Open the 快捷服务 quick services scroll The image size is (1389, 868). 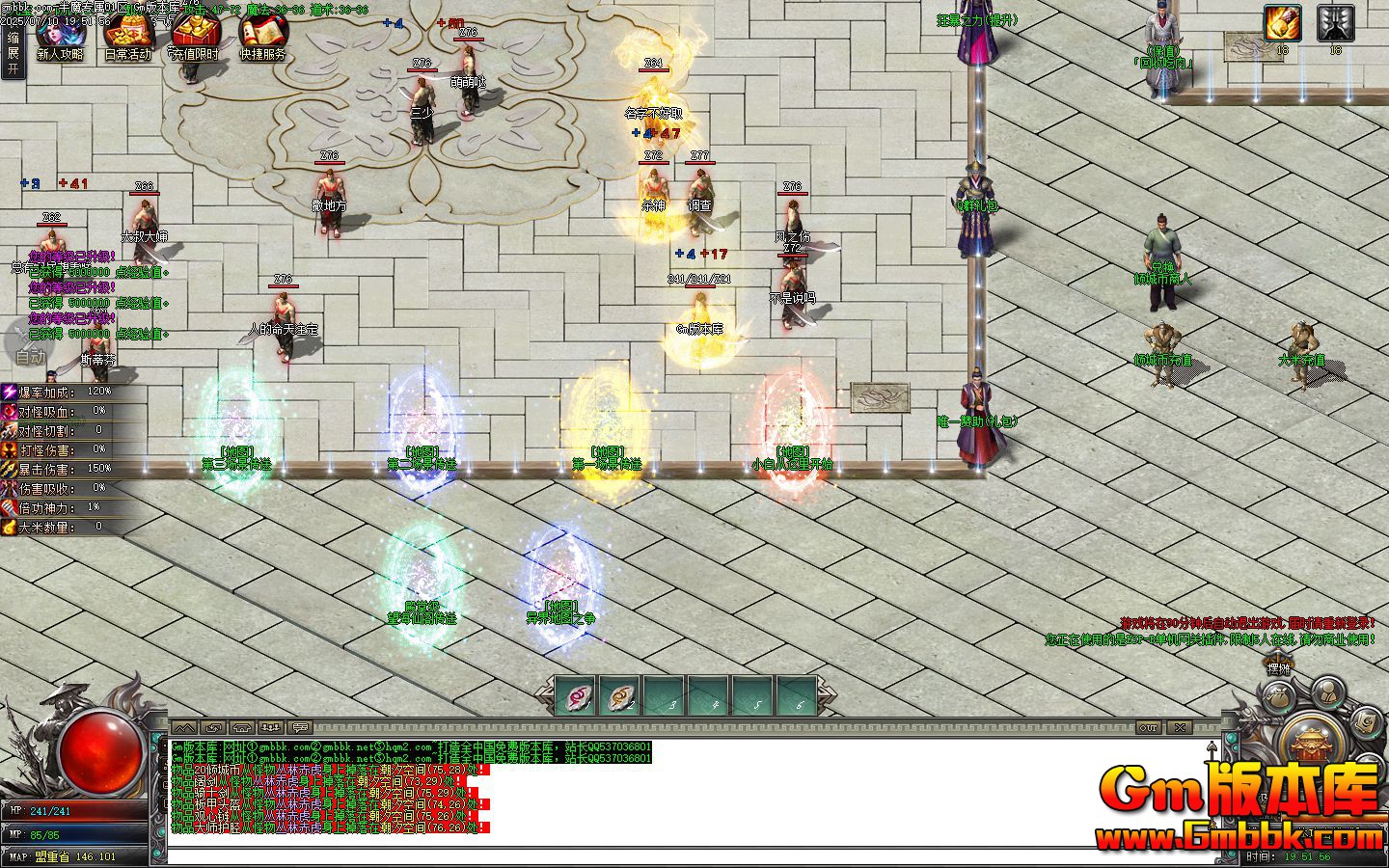pyautogui.click(x=262, y=39)
